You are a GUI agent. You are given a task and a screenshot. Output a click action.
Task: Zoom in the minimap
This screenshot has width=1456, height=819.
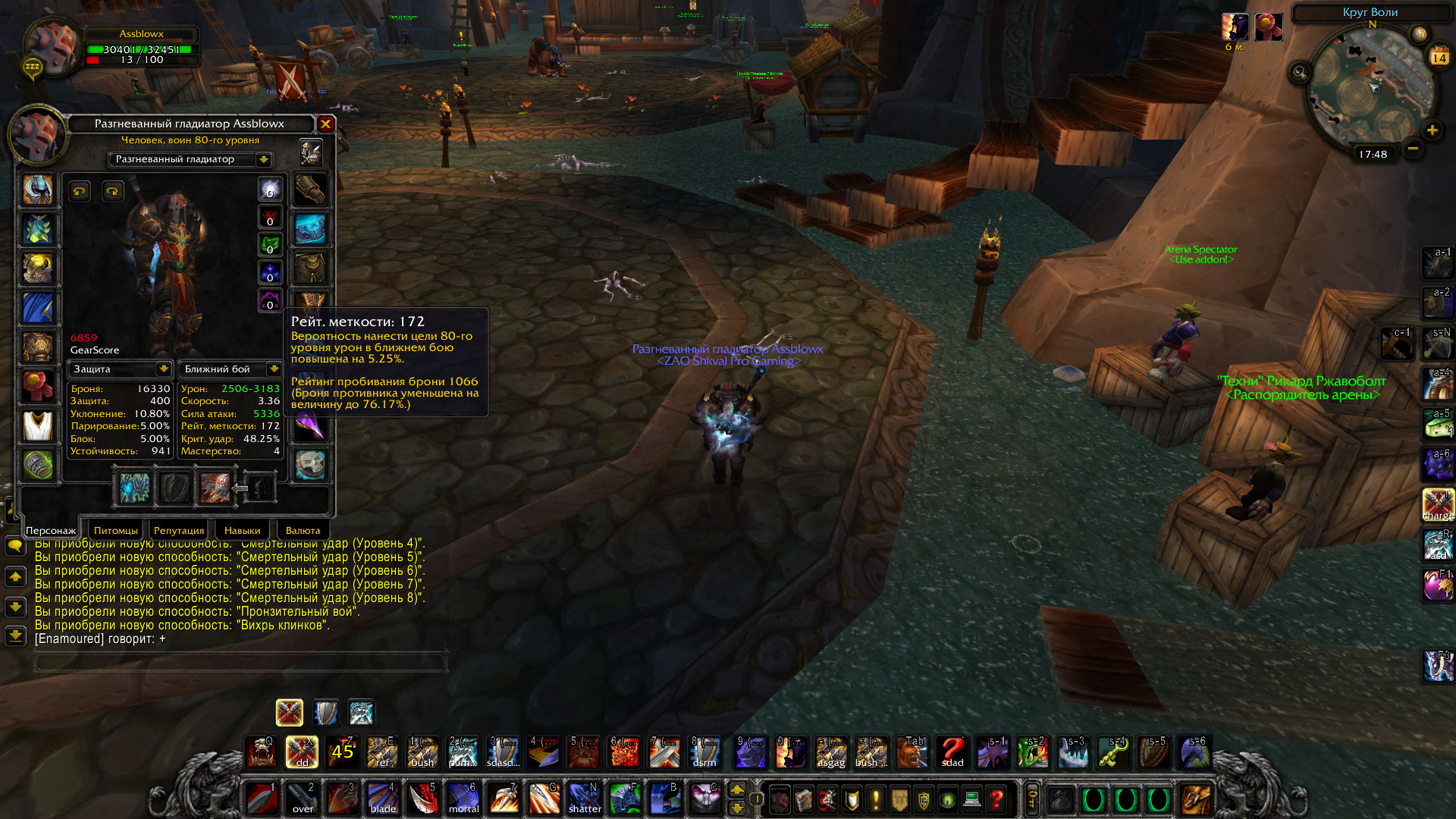pos(1432,130)
